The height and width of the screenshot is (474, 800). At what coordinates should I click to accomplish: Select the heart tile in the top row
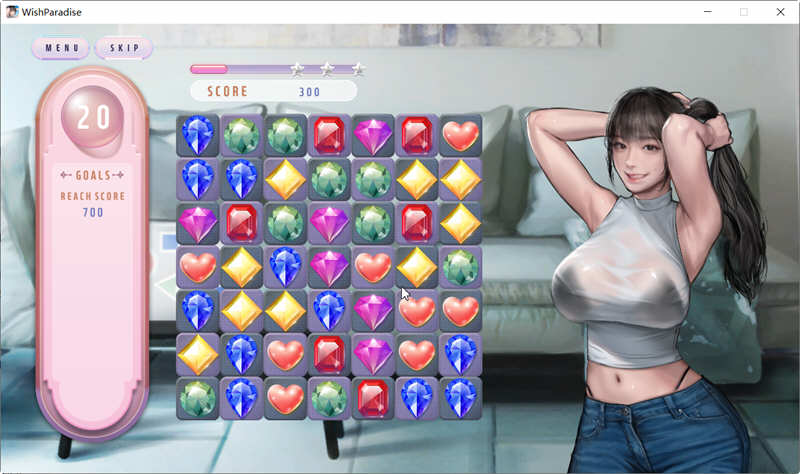tap(460, 135)
